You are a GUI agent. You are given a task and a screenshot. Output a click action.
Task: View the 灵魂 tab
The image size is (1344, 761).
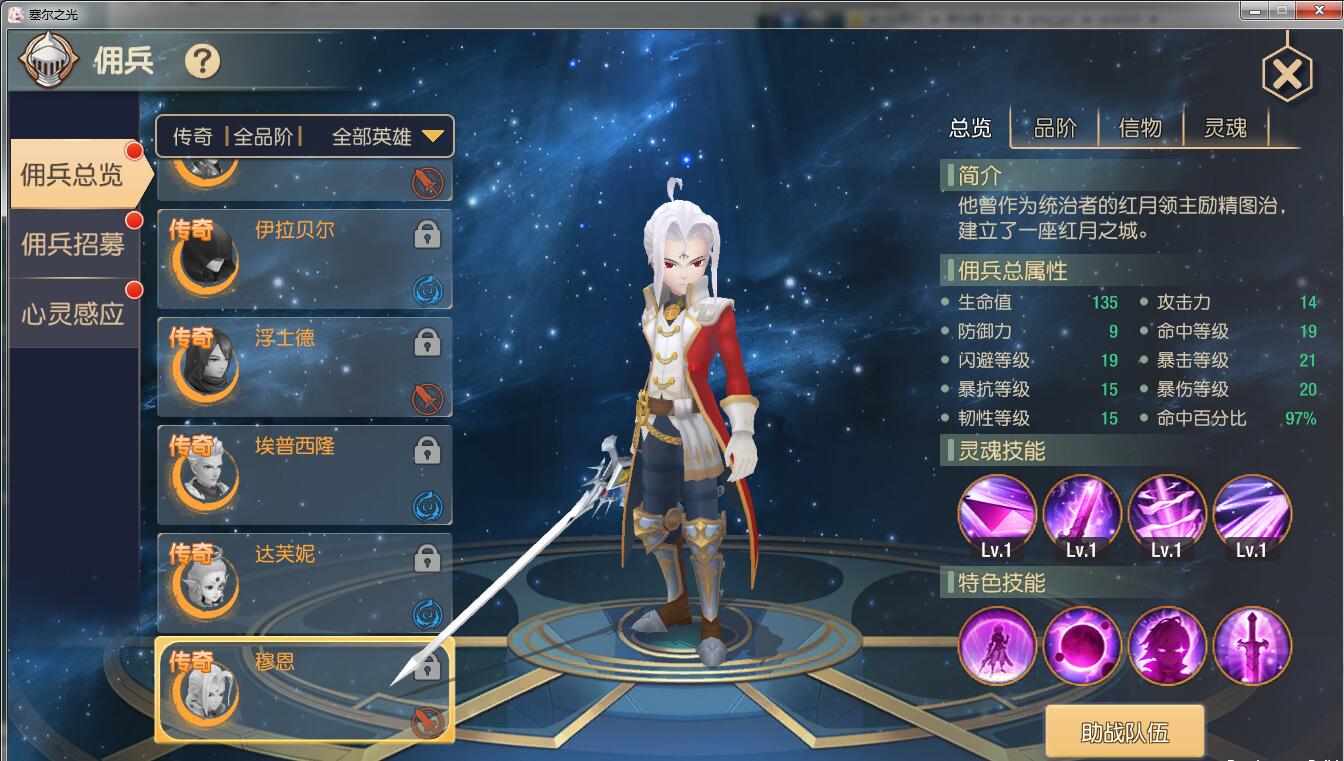(1225, 128)
